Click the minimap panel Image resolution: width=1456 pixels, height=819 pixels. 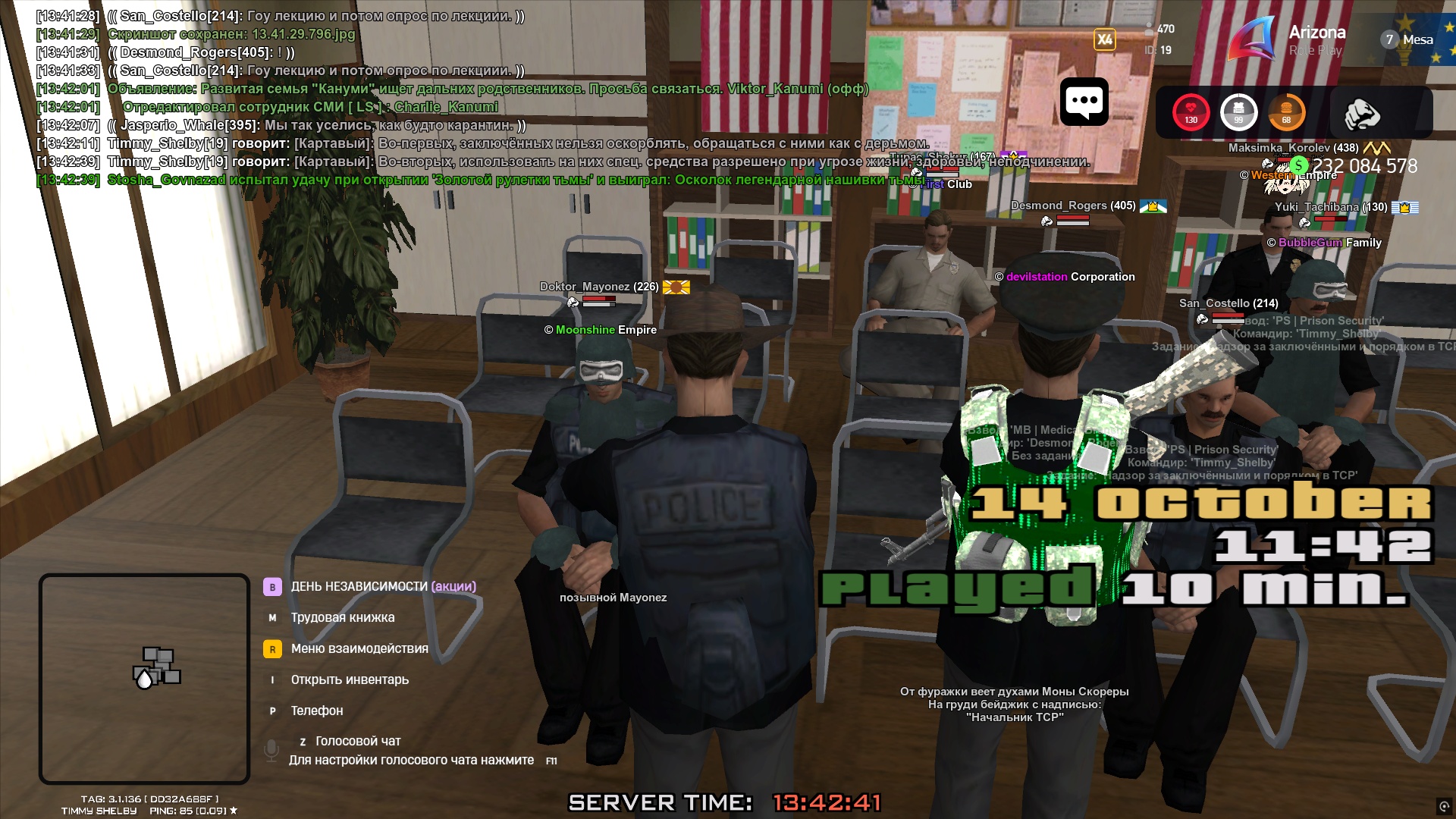tap(144, 678)
